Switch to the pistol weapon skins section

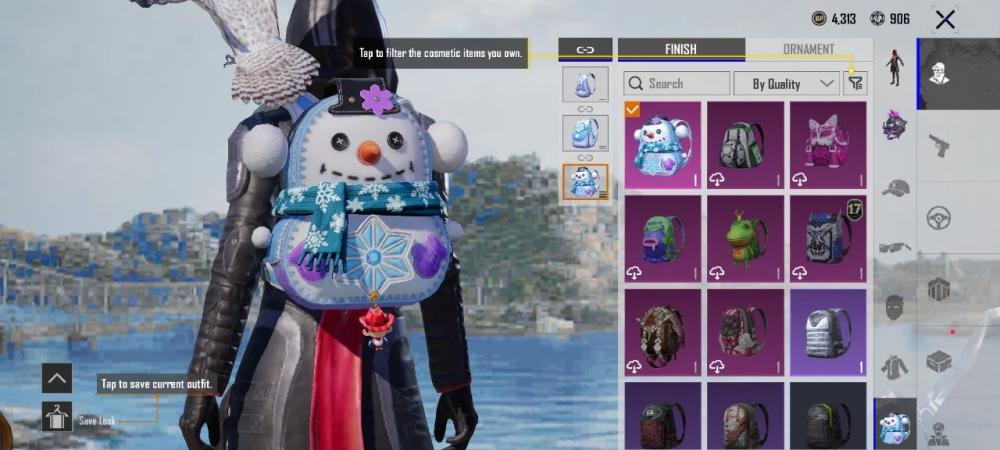pos(939,145)
